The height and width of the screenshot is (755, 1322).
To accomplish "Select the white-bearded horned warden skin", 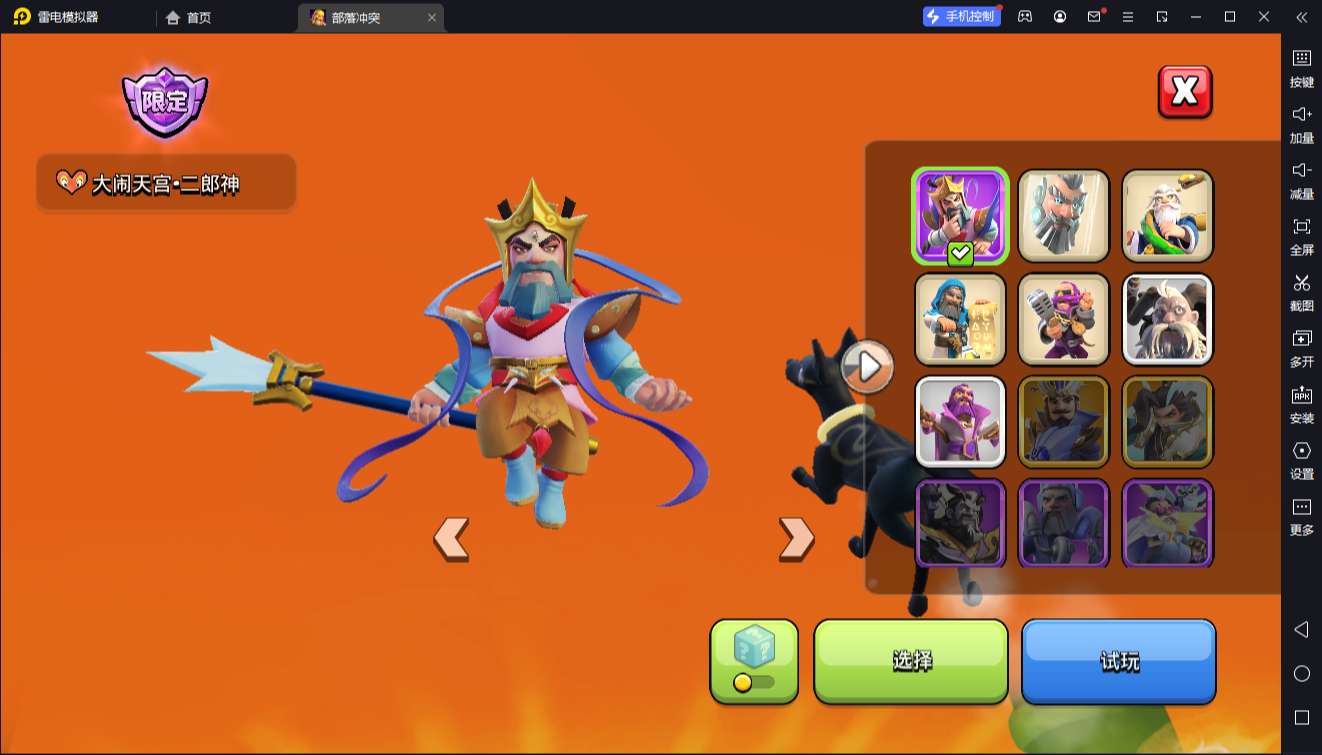I will pos(1167,319).
